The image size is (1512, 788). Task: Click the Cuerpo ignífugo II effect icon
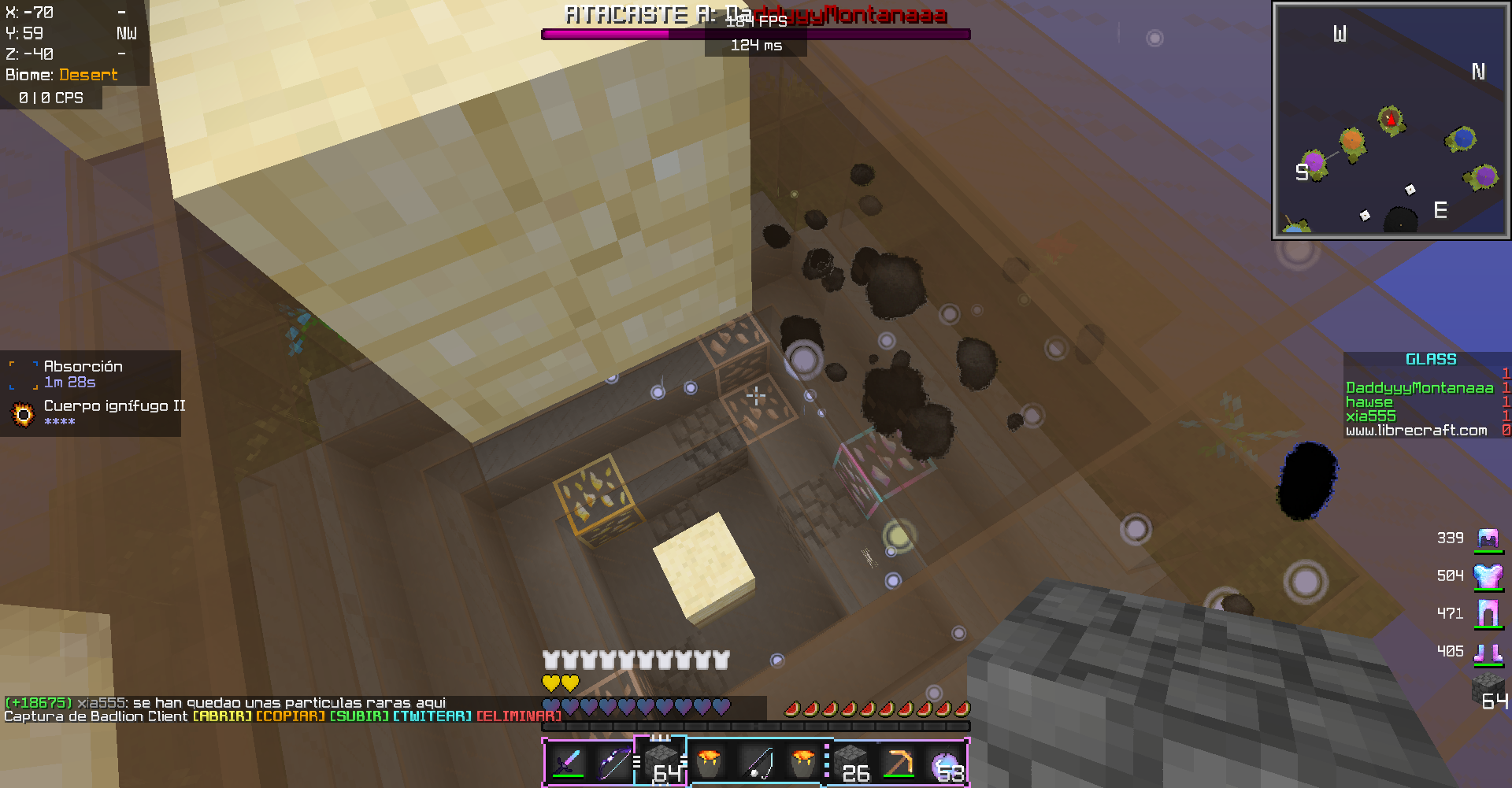[24, 413]
